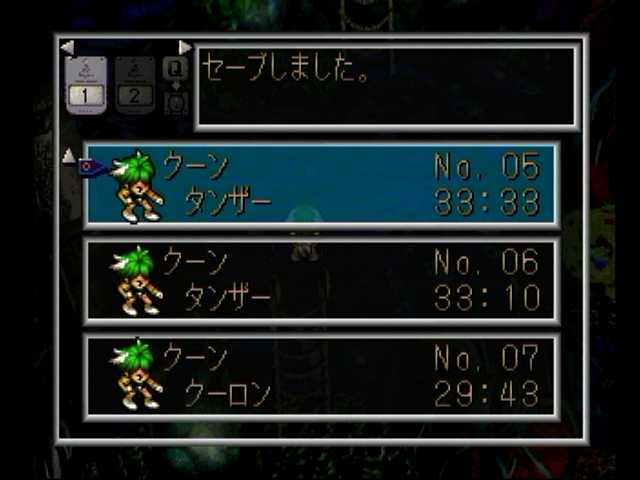
Task: Click the right arrow above memory cards
Action: 185,47
